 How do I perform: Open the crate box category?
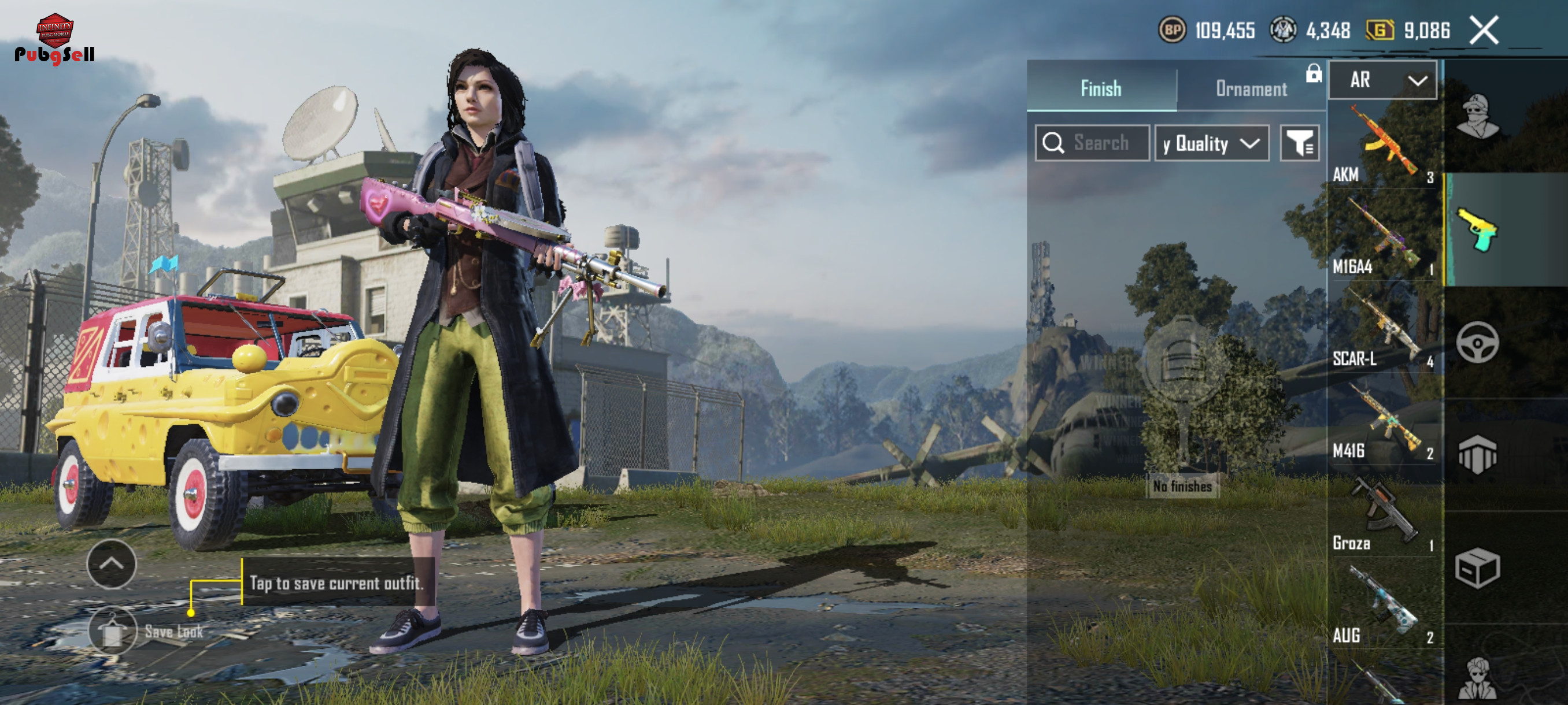[1477, 568]
